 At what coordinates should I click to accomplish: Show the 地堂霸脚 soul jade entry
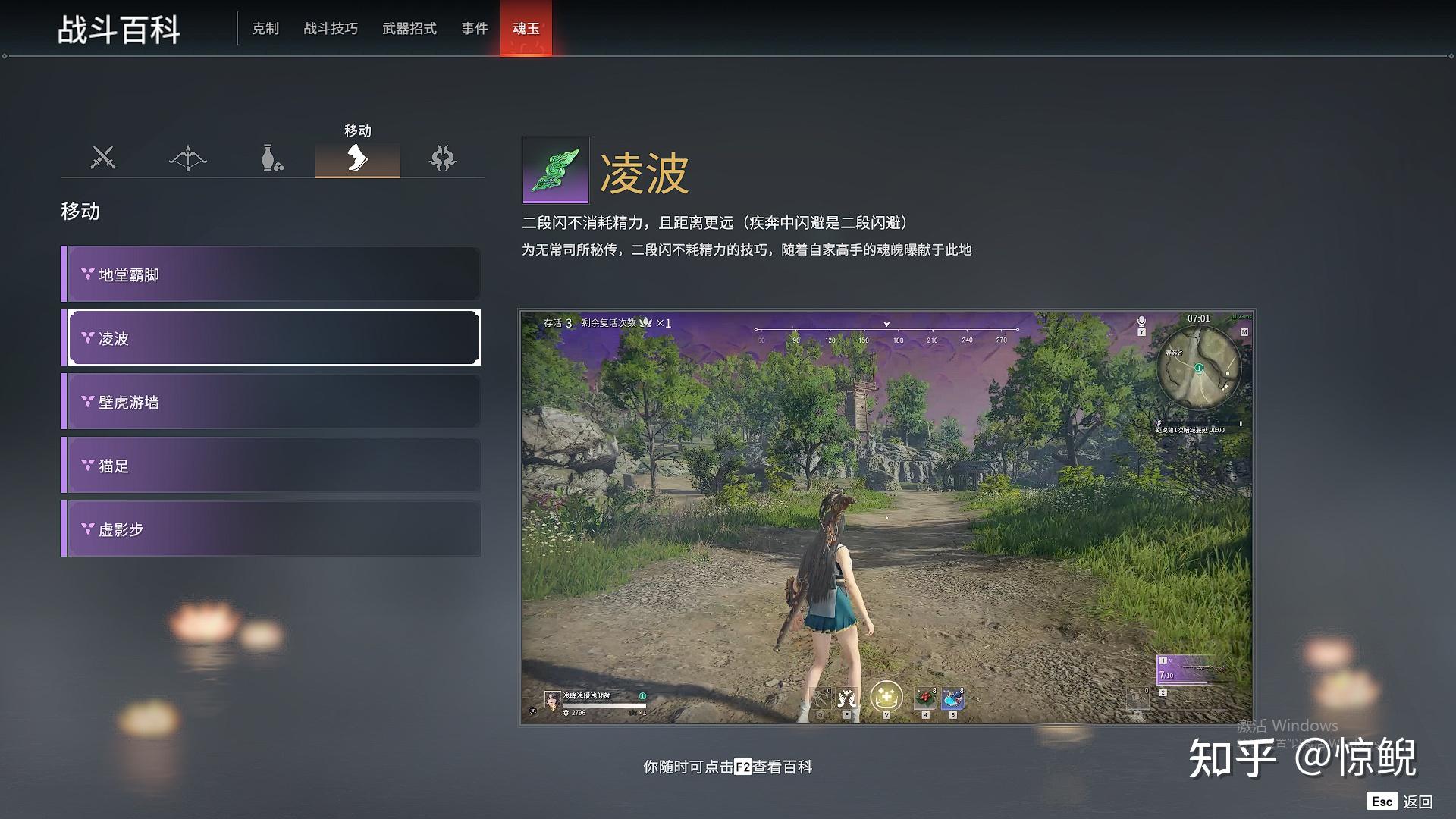pyautogui.click(x=271, y=275)
